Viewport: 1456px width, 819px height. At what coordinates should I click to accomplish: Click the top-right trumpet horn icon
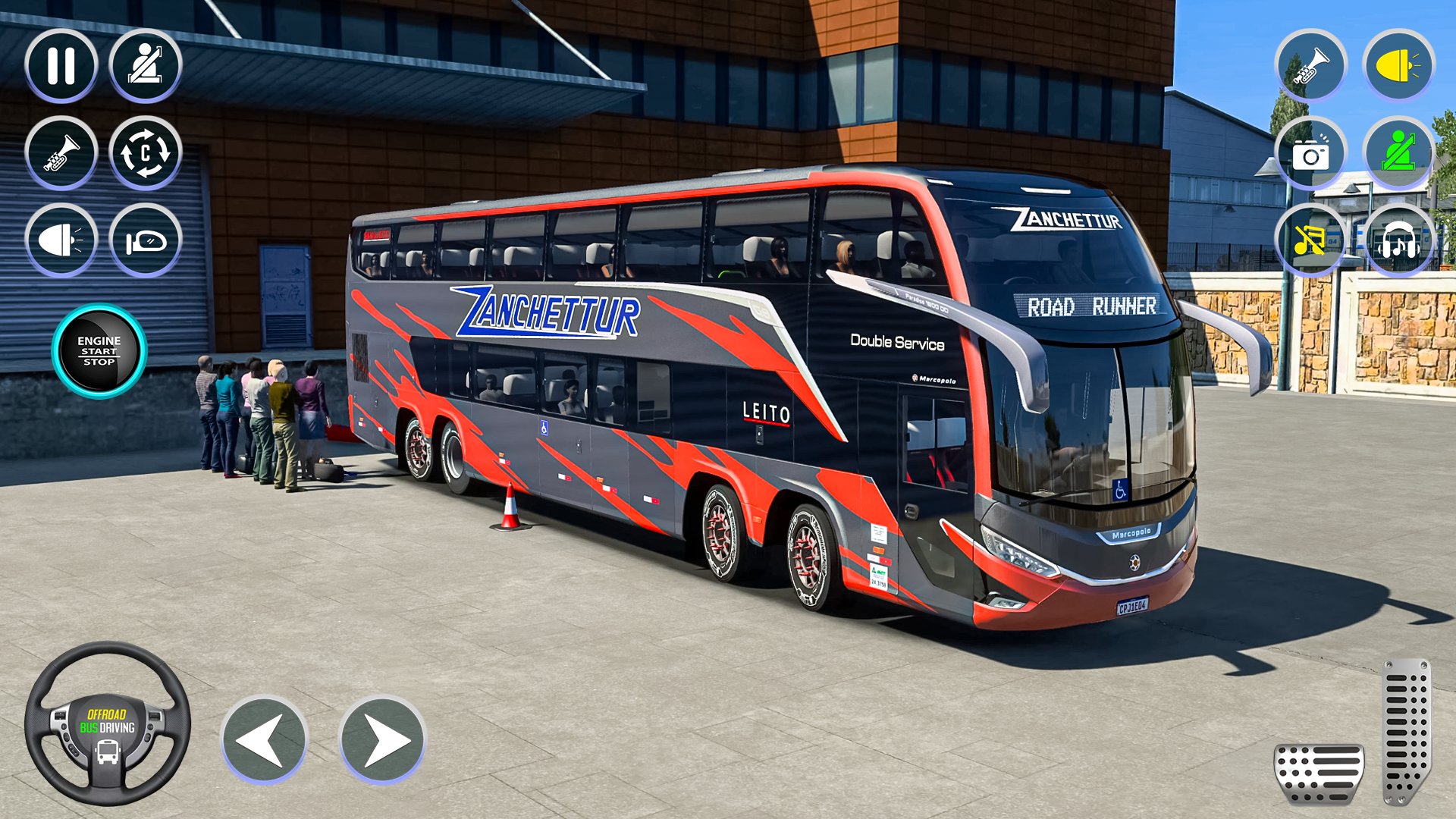[x=1313, y=67]
